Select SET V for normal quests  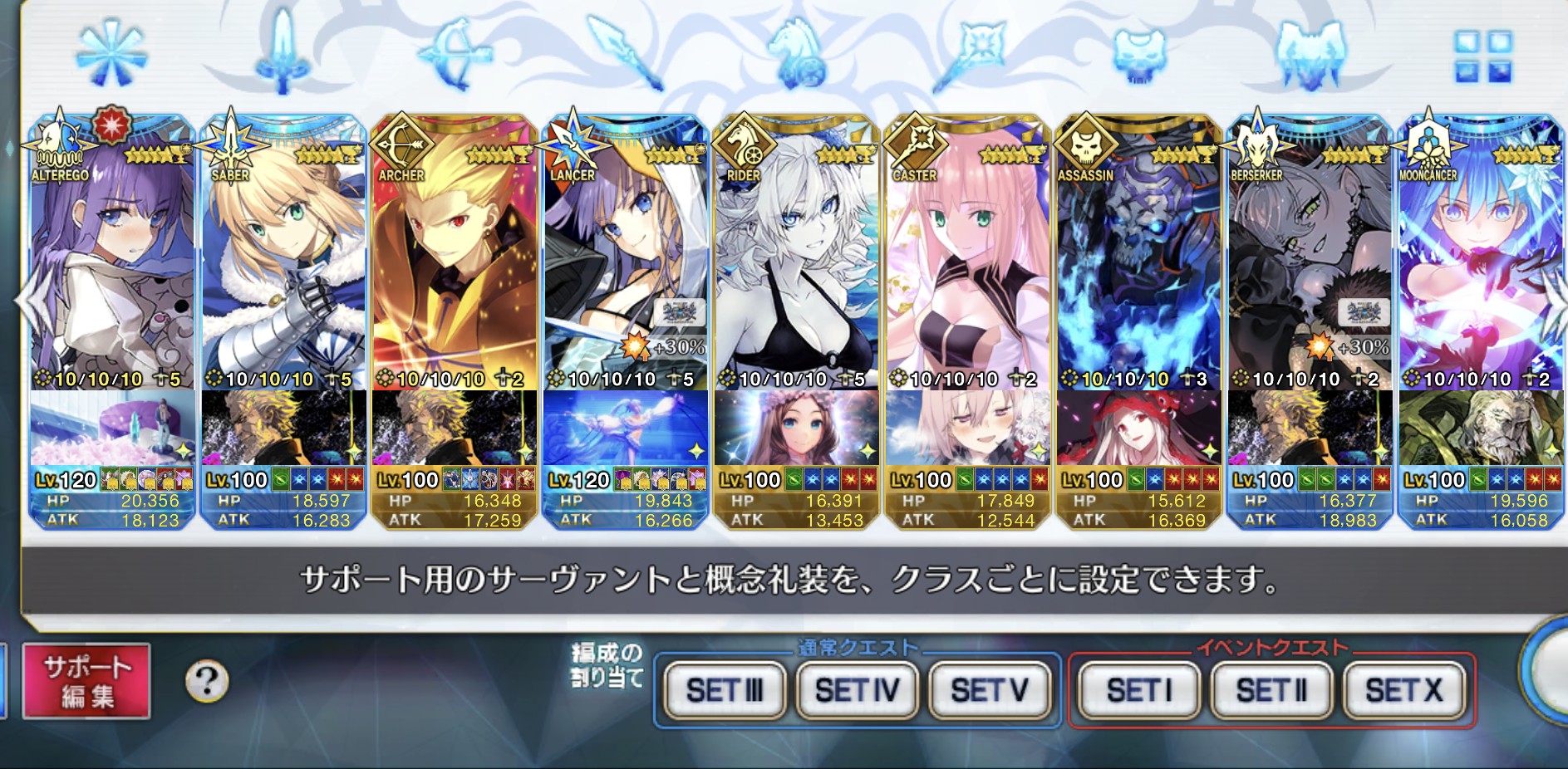[990, 690]
